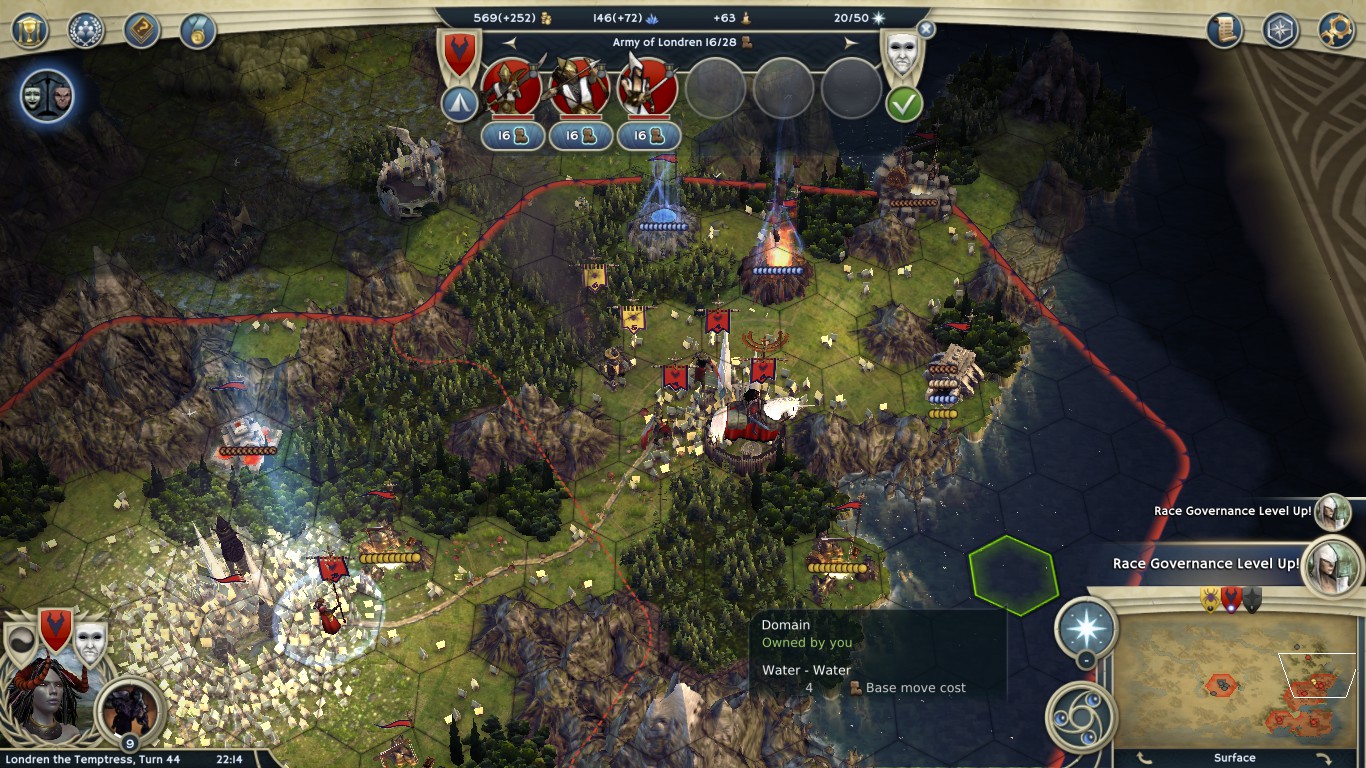
Task: Open the snowflake hexagon icon menu
Action: (1280, 30)
